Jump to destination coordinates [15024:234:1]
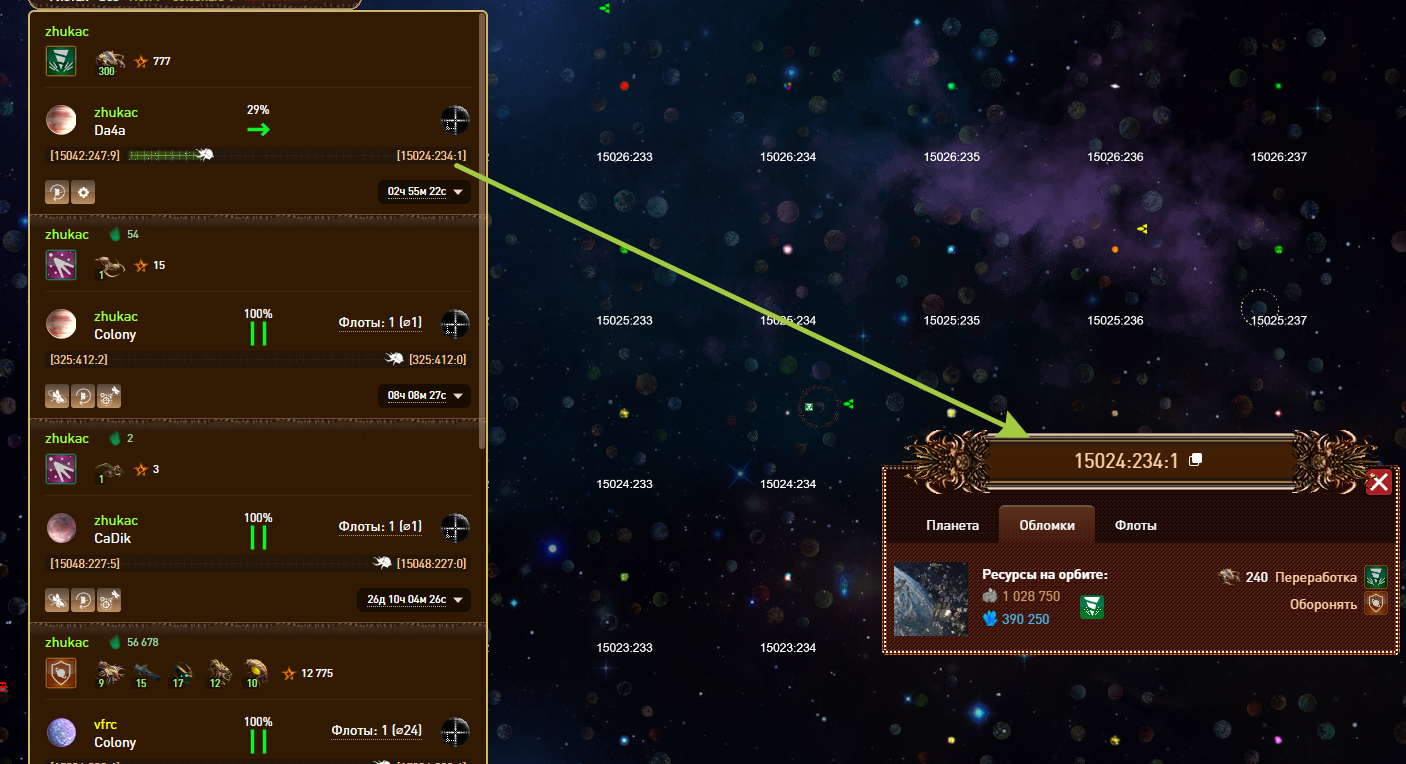 click(431, 155)
